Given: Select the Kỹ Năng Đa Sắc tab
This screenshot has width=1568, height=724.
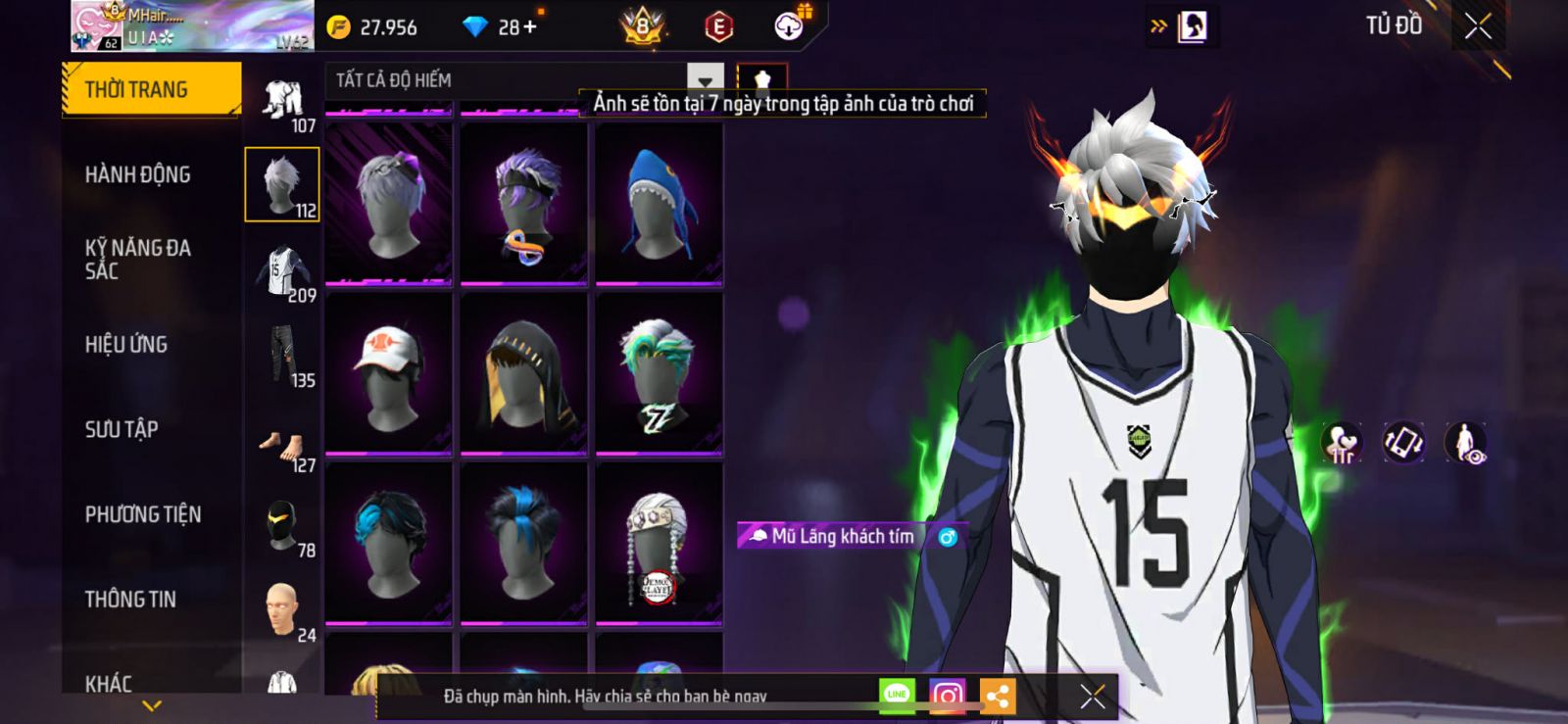Looking at the screenshot, I should point(138,260).
